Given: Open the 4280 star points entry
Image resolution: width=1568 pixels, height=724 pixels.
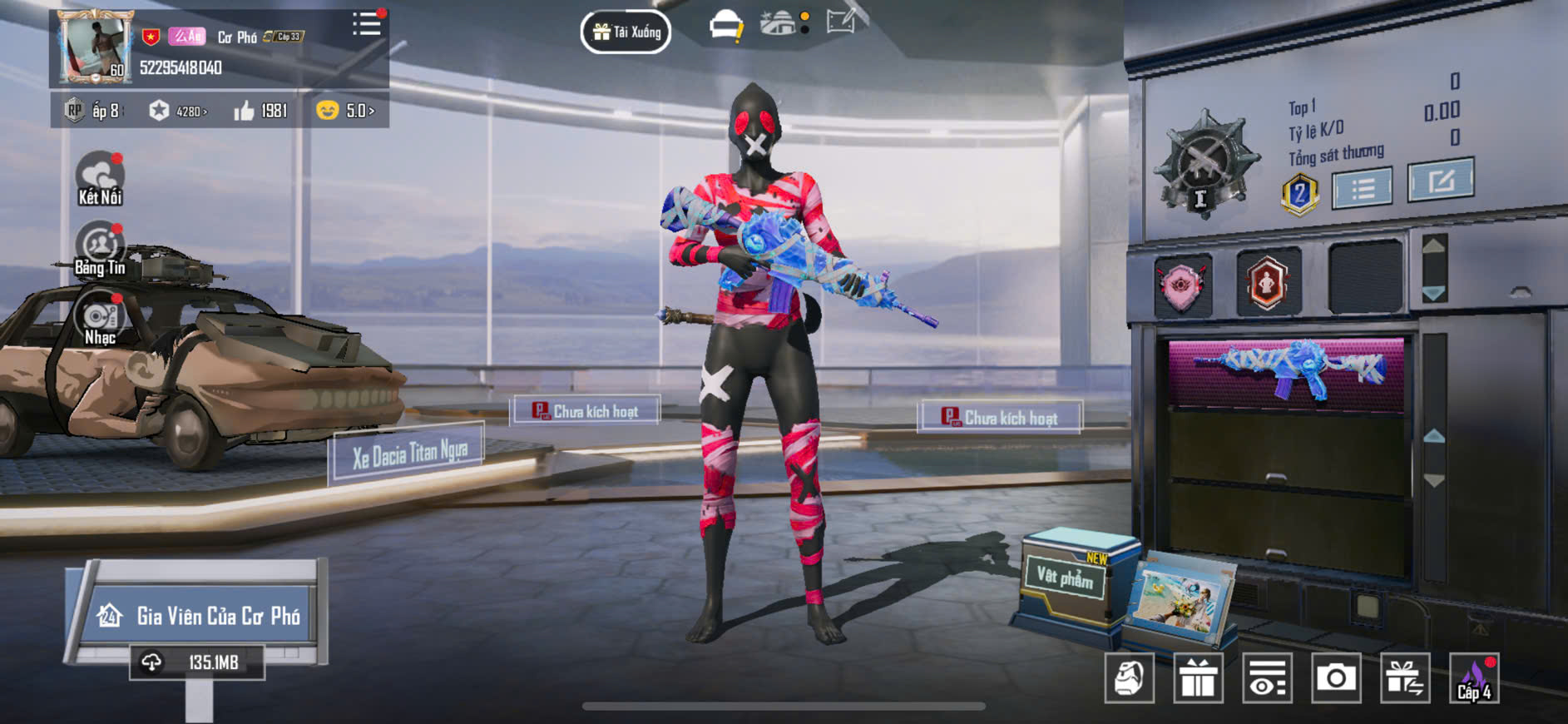Looking at the screenshot, I should [x=179, y=111].
